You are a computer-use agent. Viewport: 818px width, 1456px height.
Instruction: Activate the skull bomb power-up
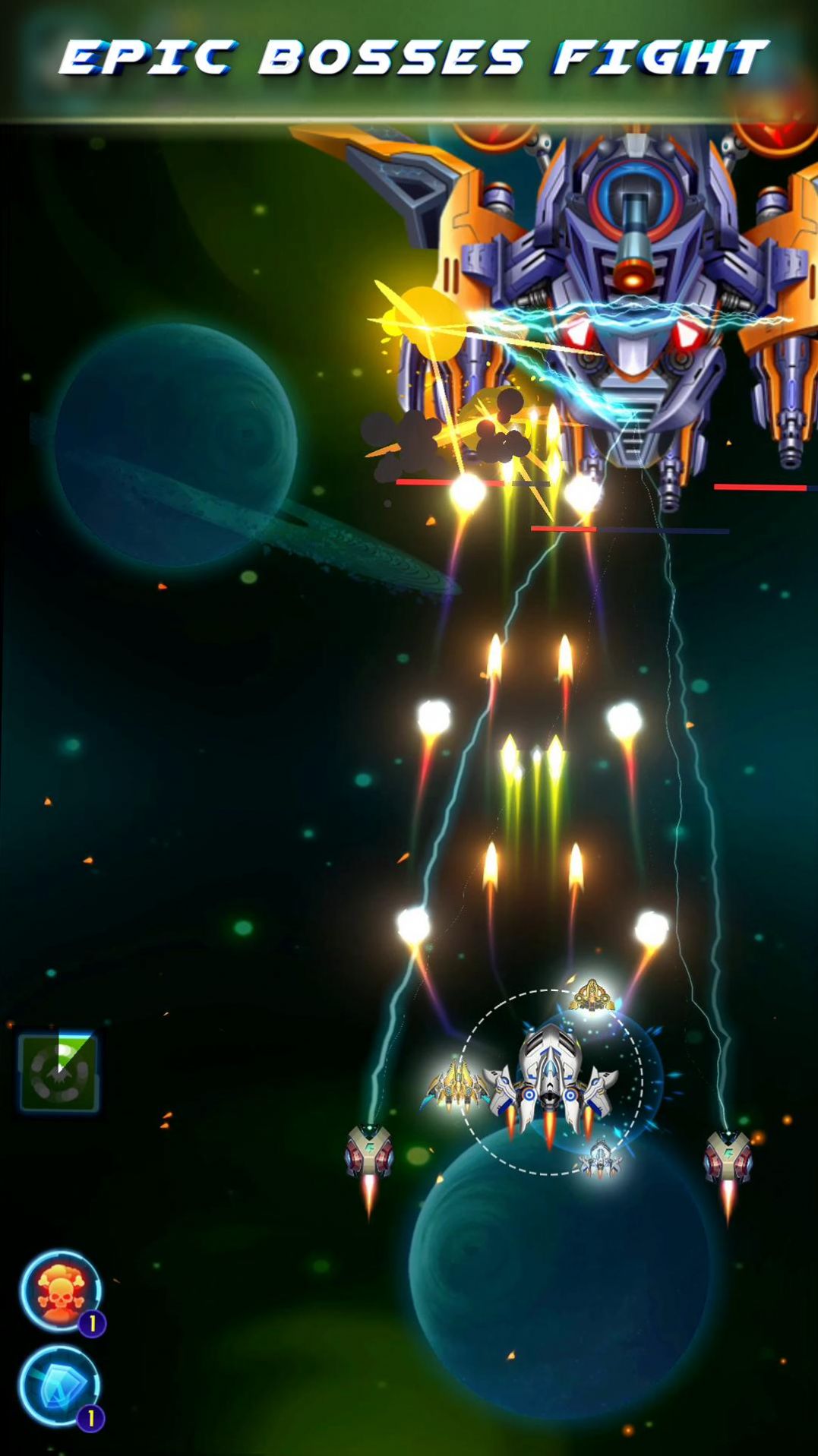tap(59, 1290)
